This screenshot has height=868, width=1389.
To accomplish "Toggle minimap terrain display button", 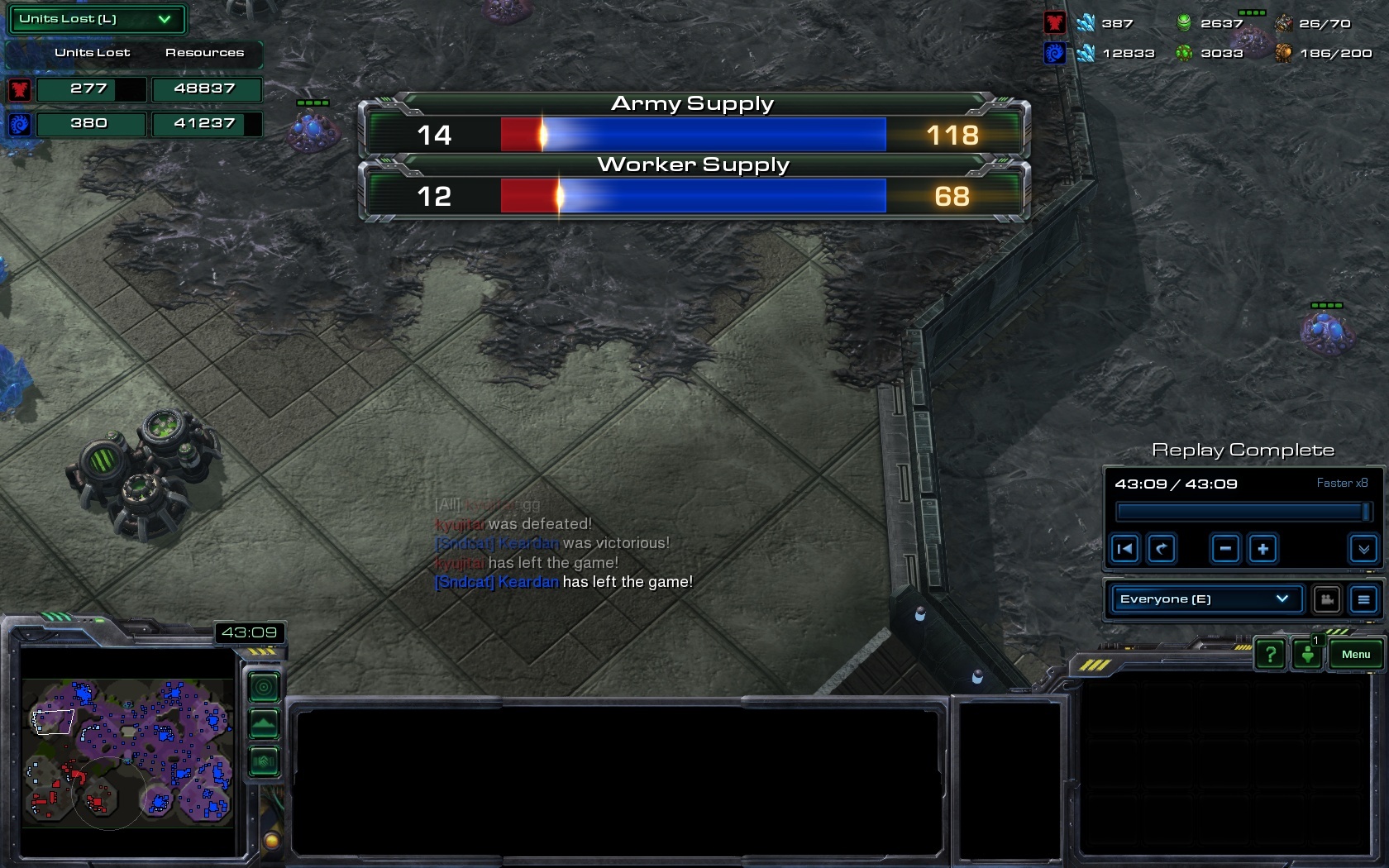I will coord(265,724).
